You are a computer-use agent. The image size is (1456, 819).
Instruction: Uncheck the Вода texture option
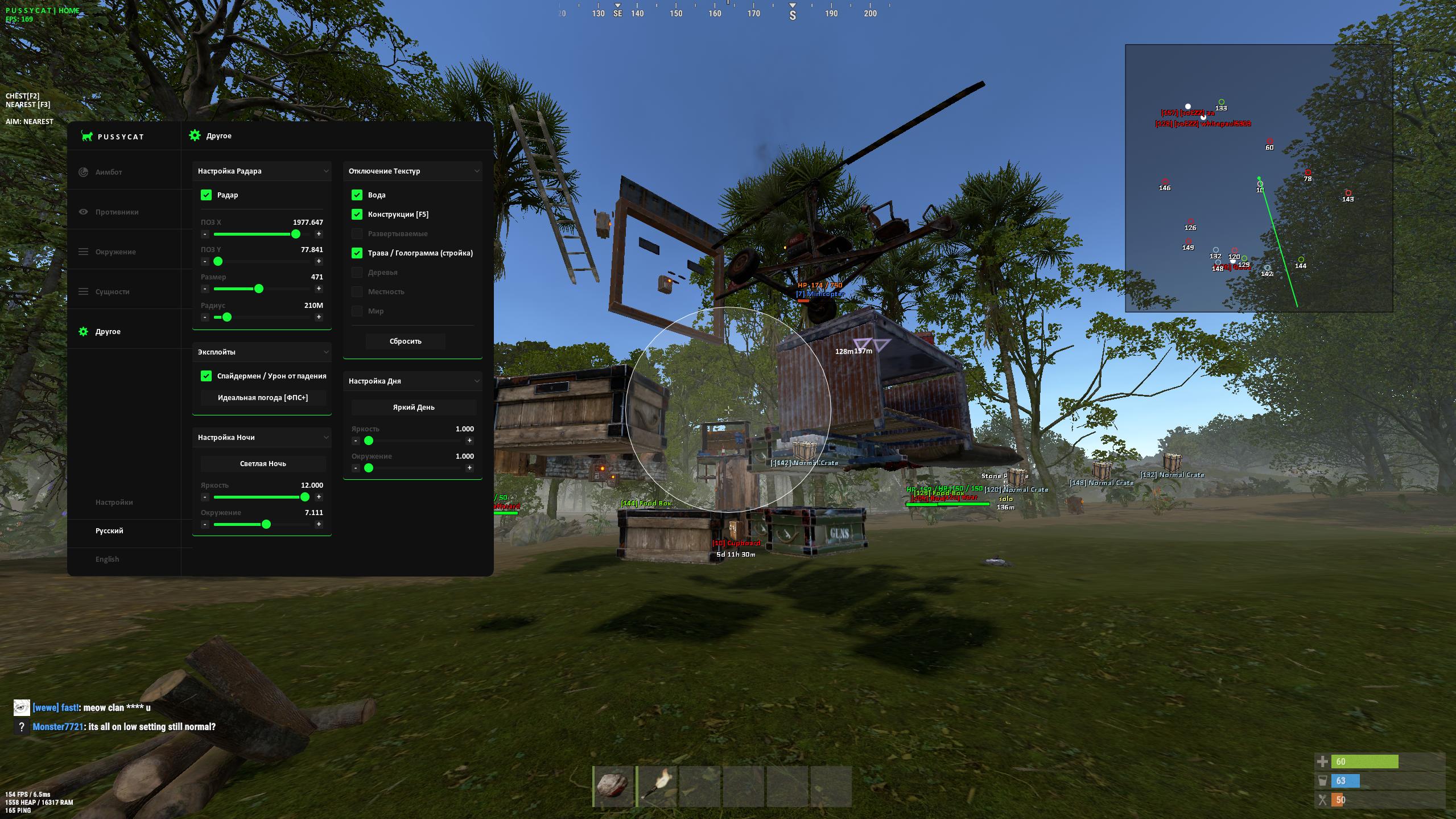click(x=357, y=195)
